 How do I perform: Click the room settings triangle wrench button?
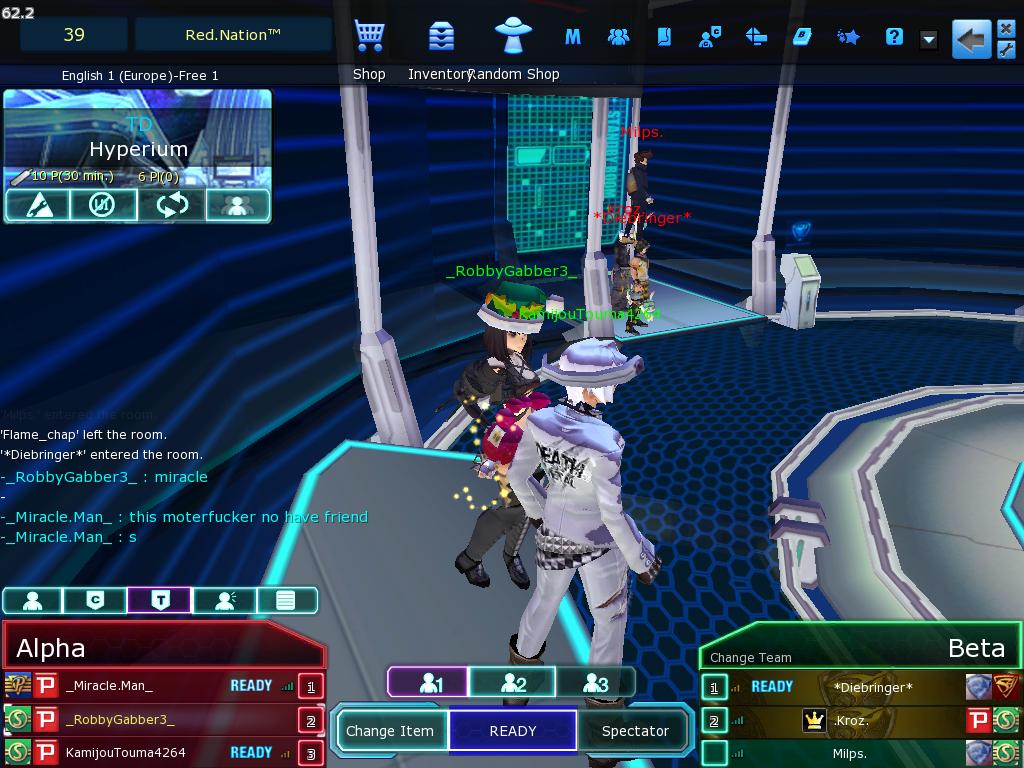click(37, 205)
